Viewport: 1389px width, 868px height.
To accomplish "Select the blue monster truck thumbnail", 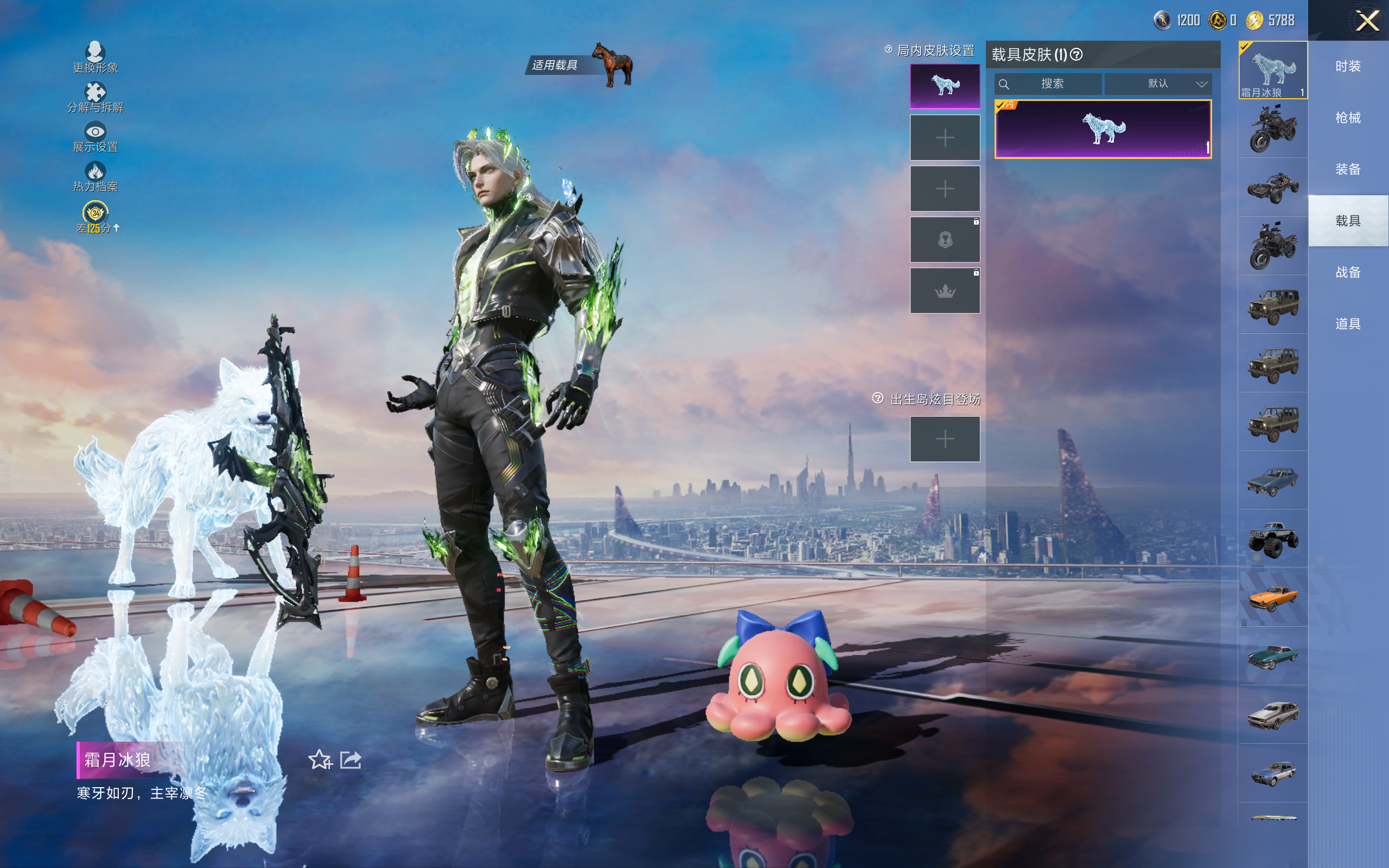I will pyautogui.click(x=1272, y=539).
